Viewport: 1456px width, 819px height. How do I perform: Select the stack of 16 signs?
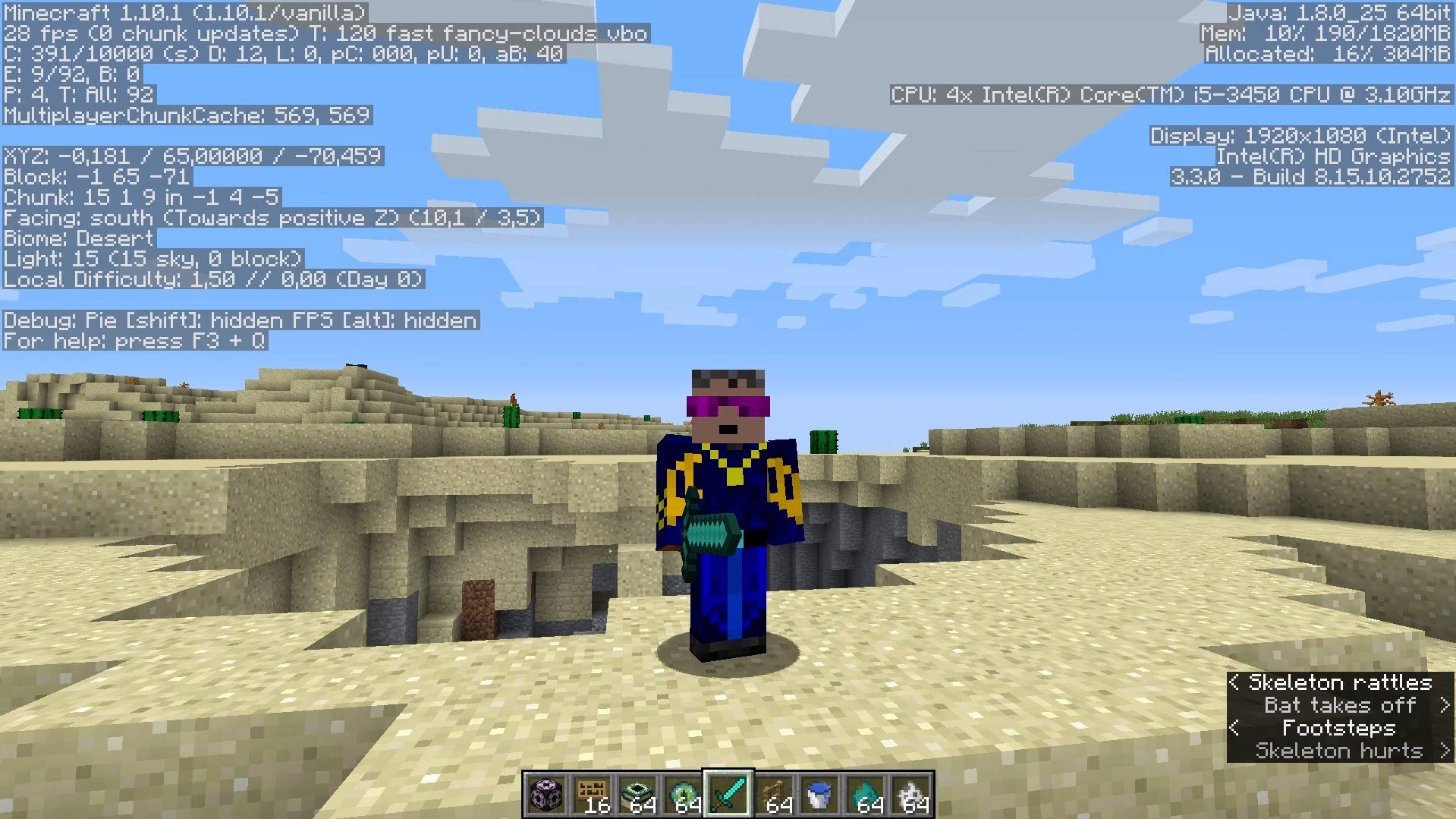tap(592, 794)
